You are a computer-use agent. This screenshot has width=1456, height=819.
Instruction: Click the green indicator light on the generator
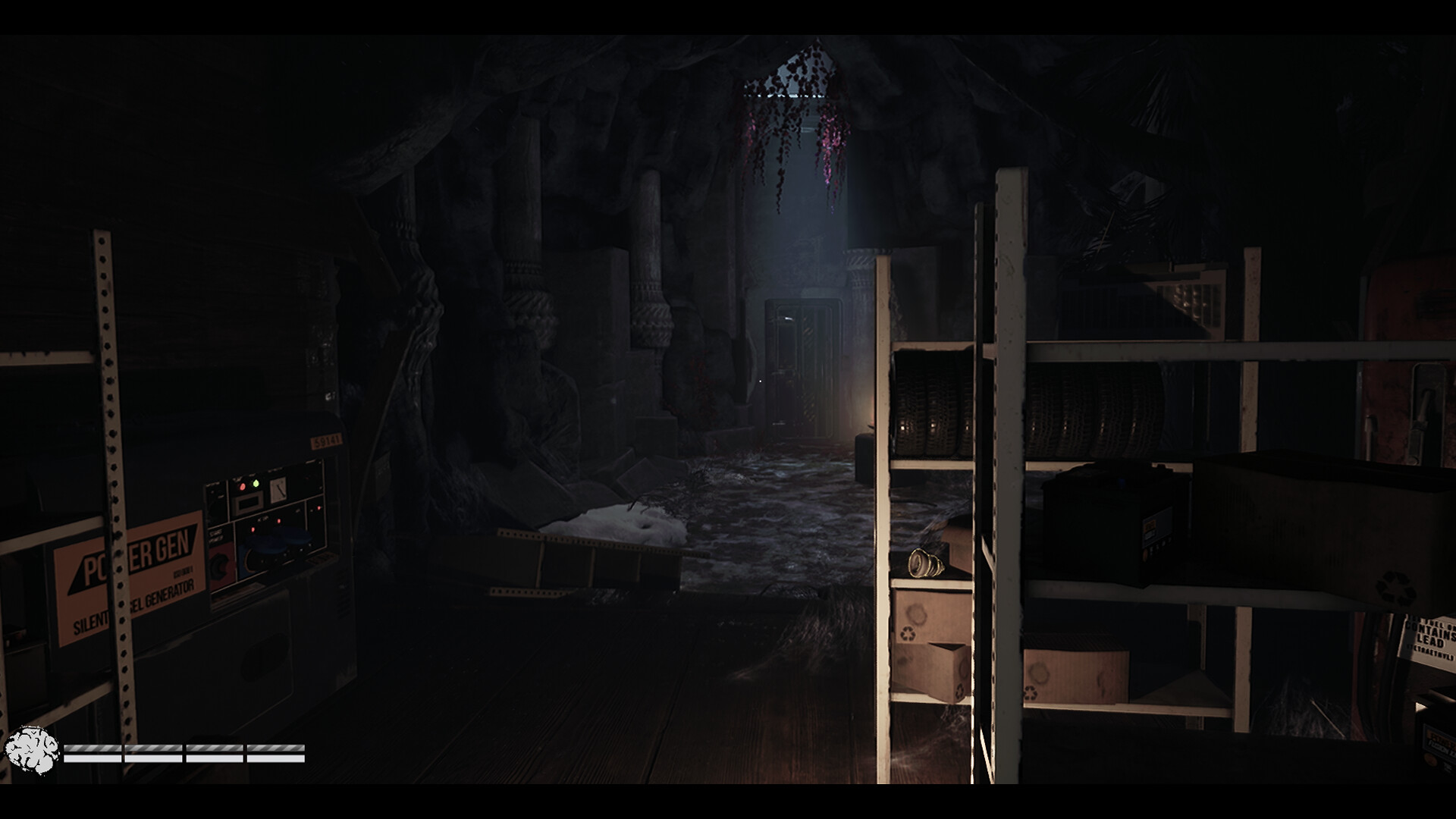256,483
